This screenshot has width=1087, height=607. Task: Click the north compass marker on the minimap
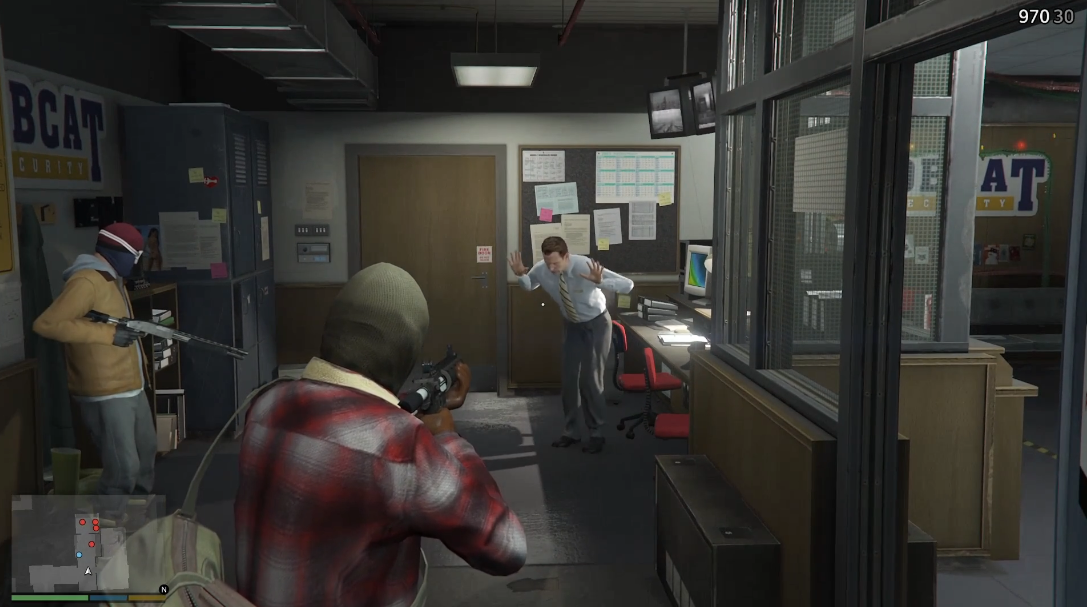tap(164, 588)
